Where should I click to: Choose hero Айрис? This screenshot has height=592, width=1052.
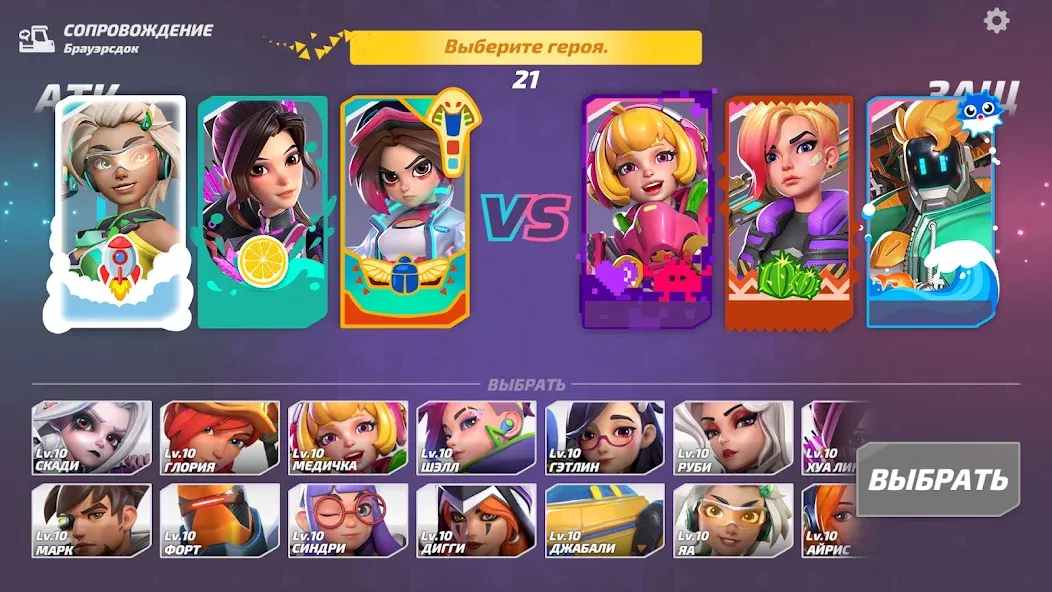tap(828, 521)
